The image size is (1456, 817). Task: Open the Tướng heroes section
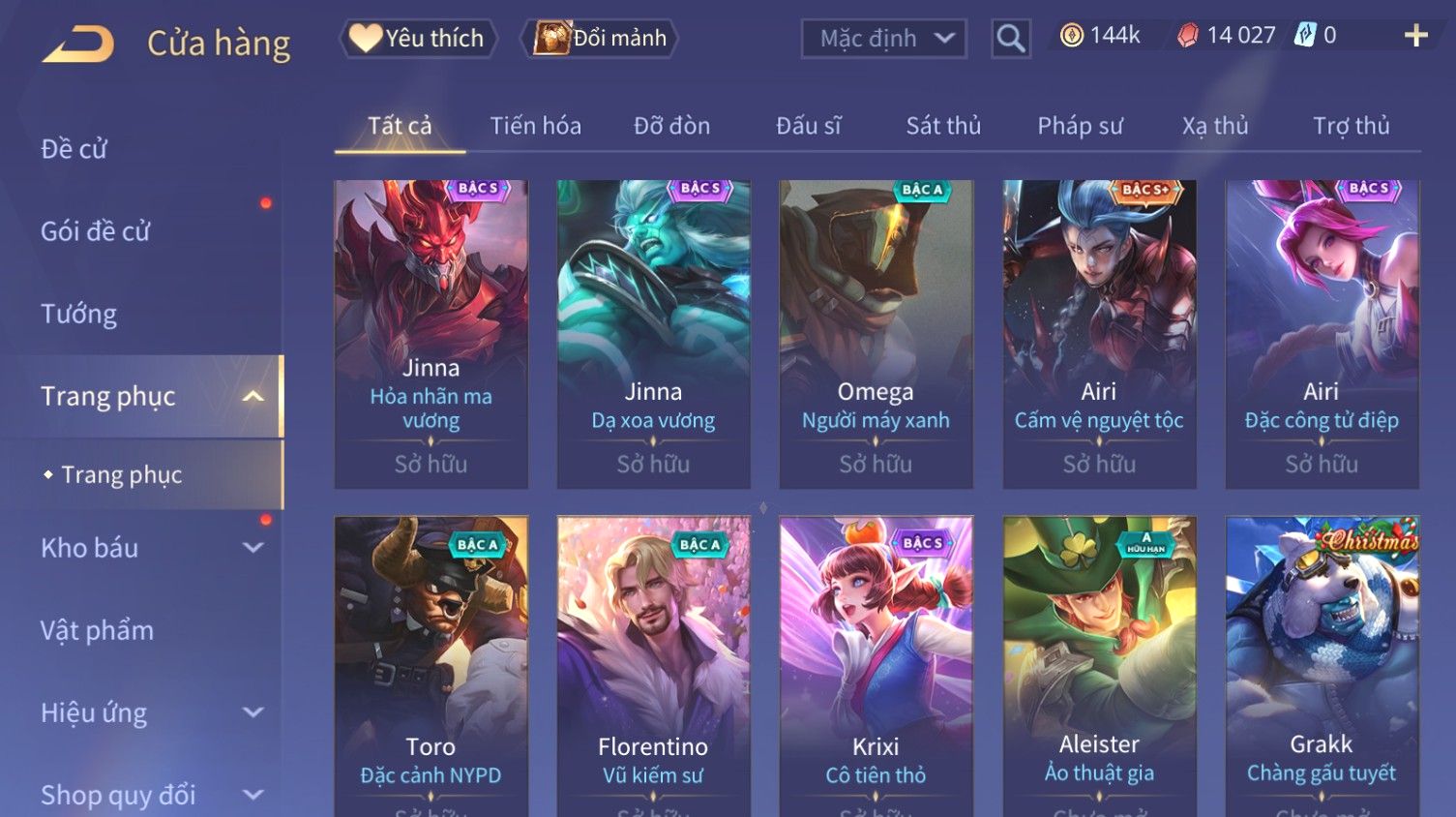coord(78,314)
